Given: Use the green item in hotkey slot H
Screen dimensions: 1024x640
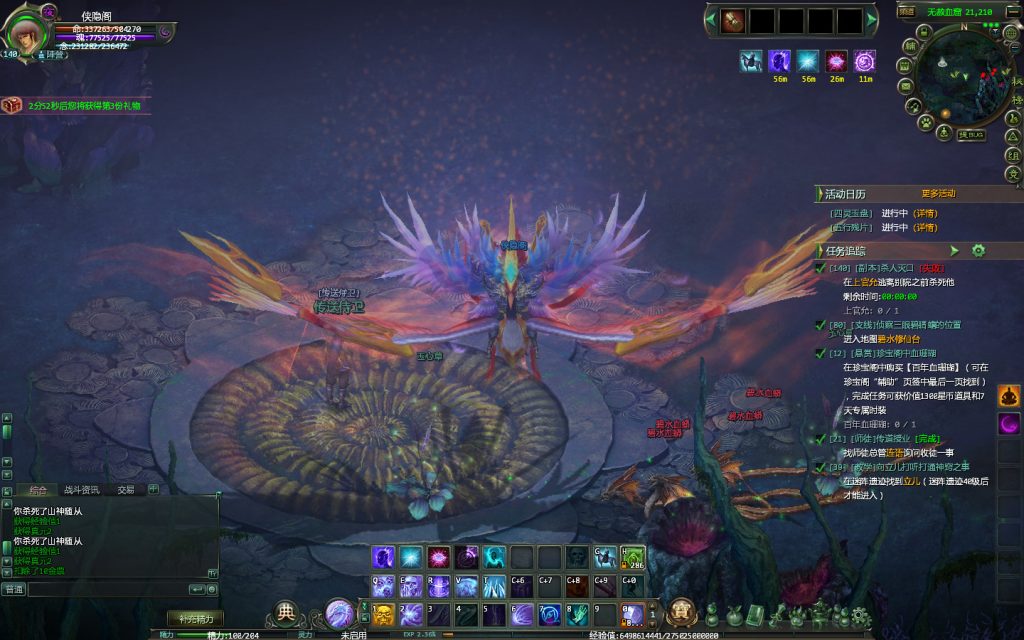Looking at the screenshot, I should point(633,558).
